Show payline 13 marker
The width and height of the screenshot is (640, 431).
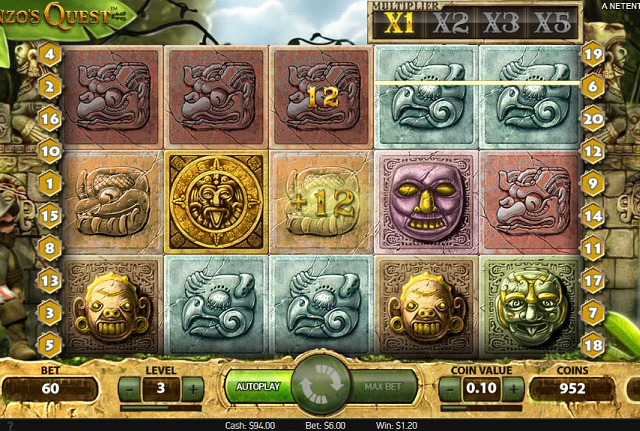[49, 281]
